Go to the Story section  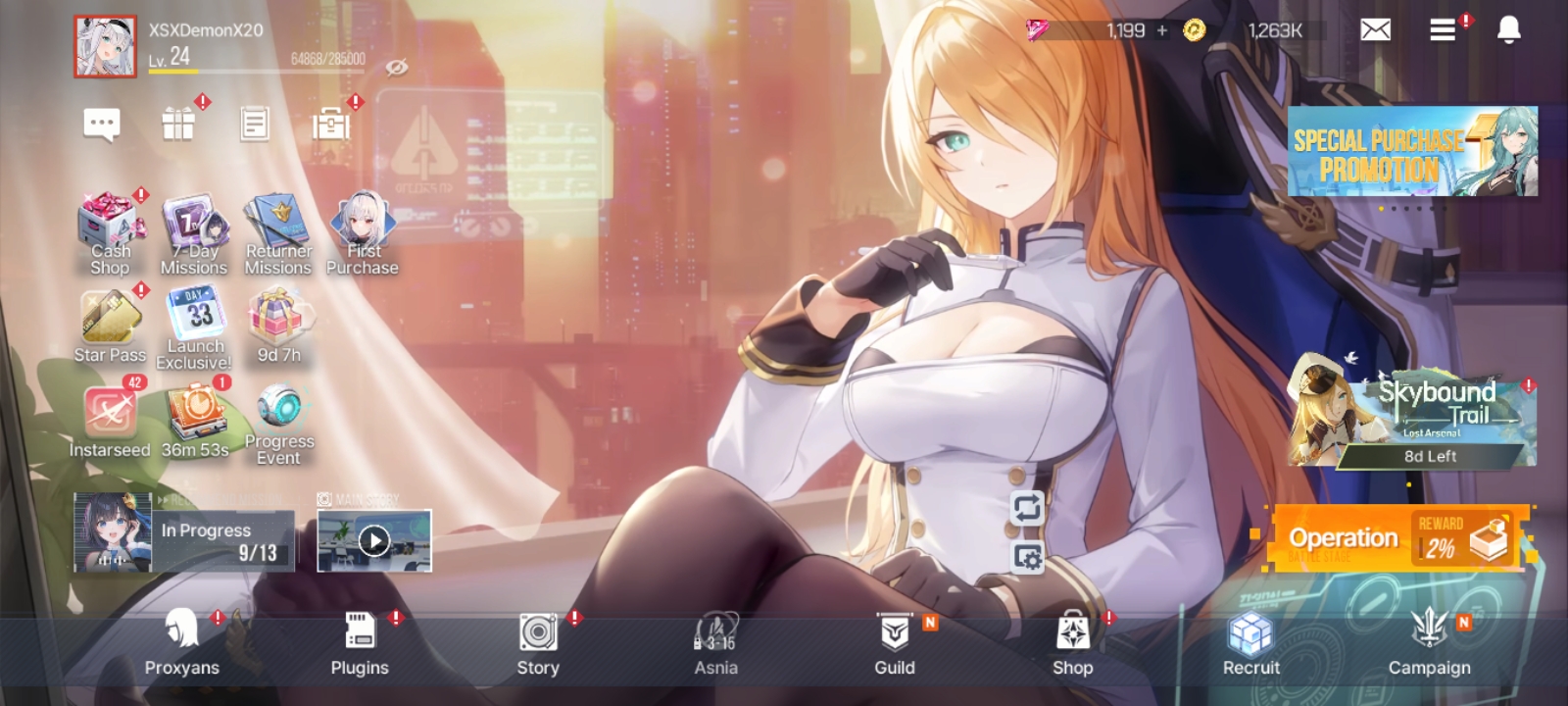(x=538, y=641)
